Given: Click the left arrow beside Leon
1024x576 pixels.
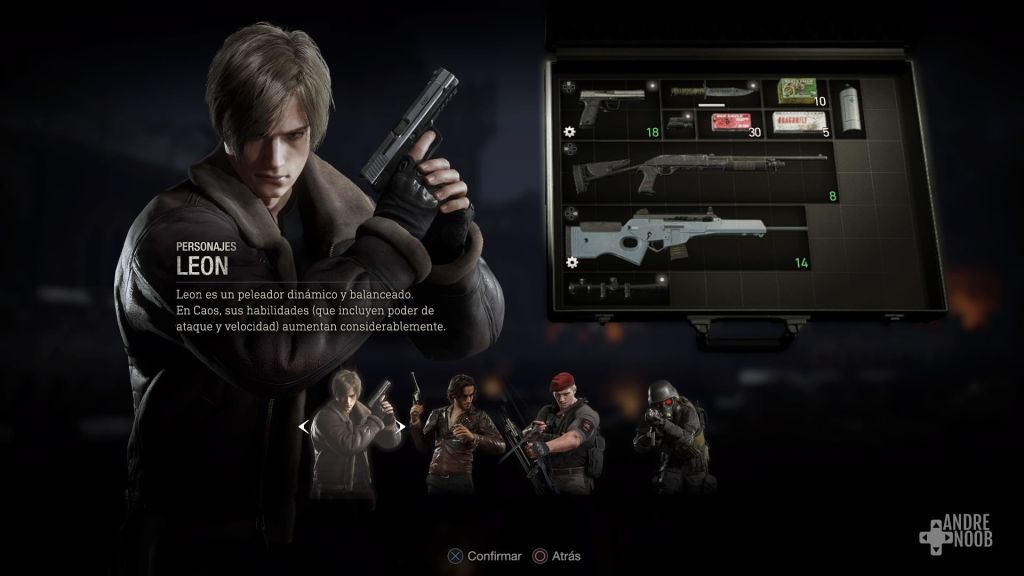Looking at the screenshot, I should tap(303, 426).
